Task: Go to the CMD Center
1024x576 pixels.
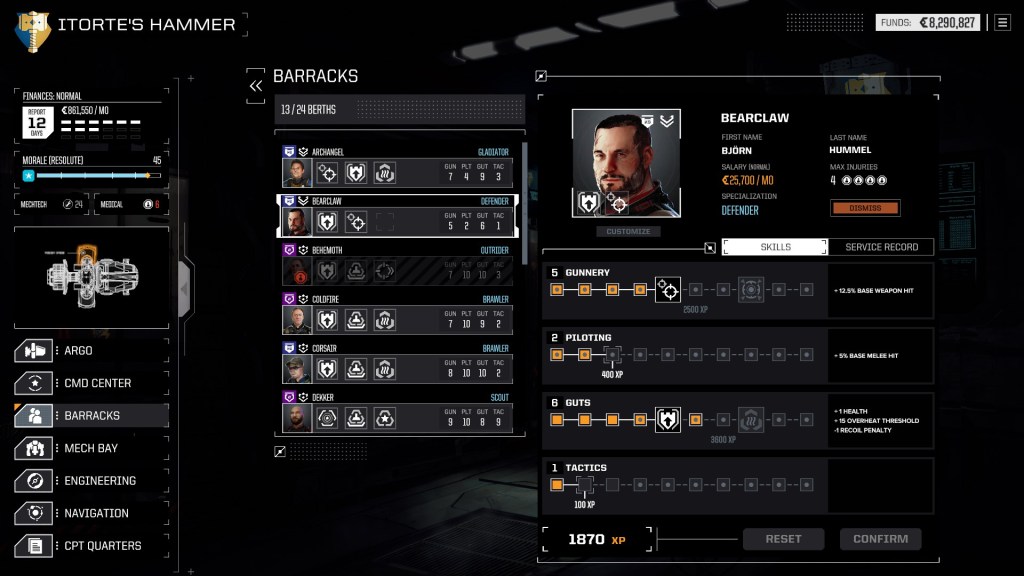Action: (x=91, y=383)
